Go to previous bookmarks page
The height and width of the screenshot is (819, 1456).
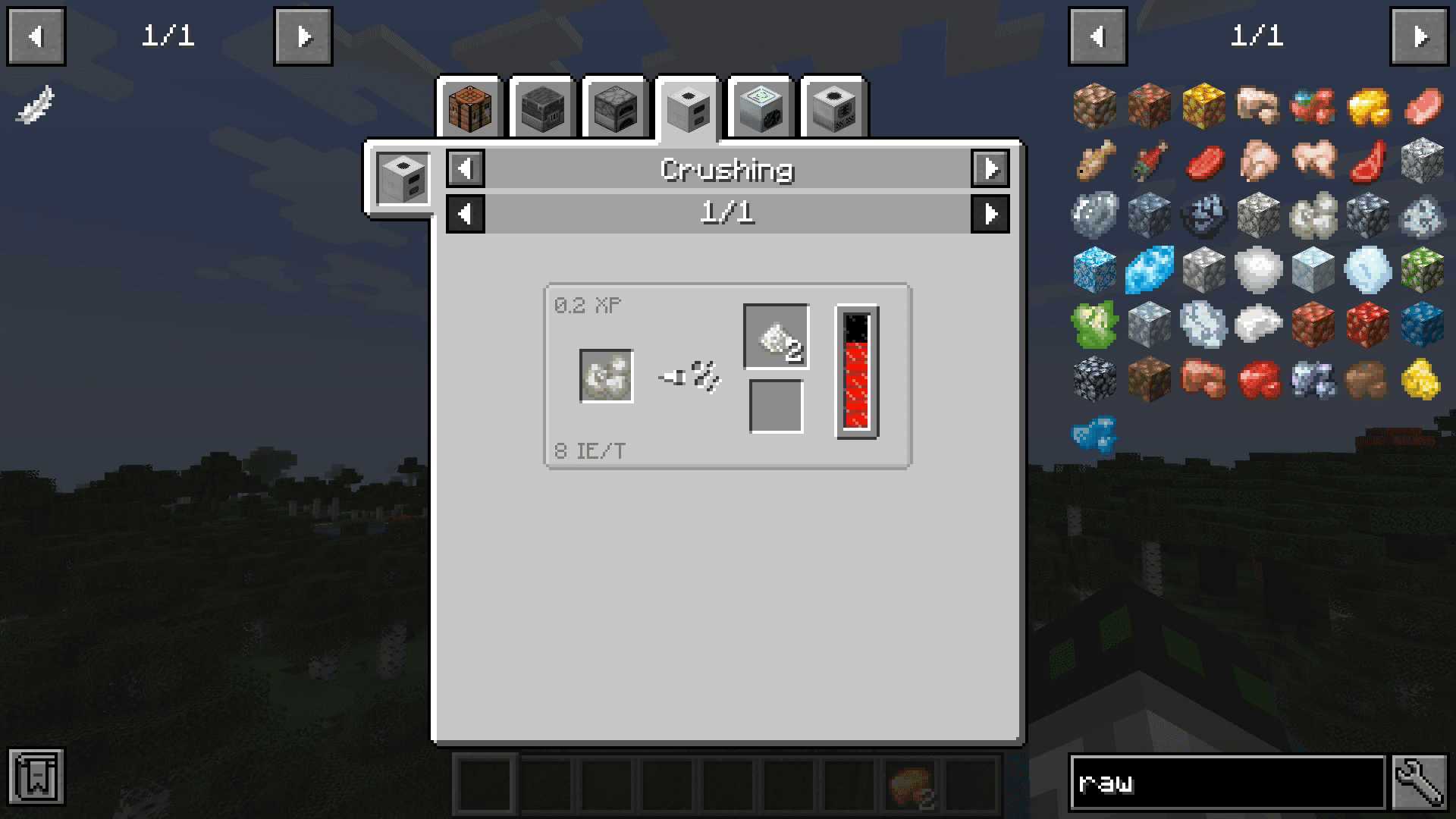pyautogui.click(x=36, y=36)
